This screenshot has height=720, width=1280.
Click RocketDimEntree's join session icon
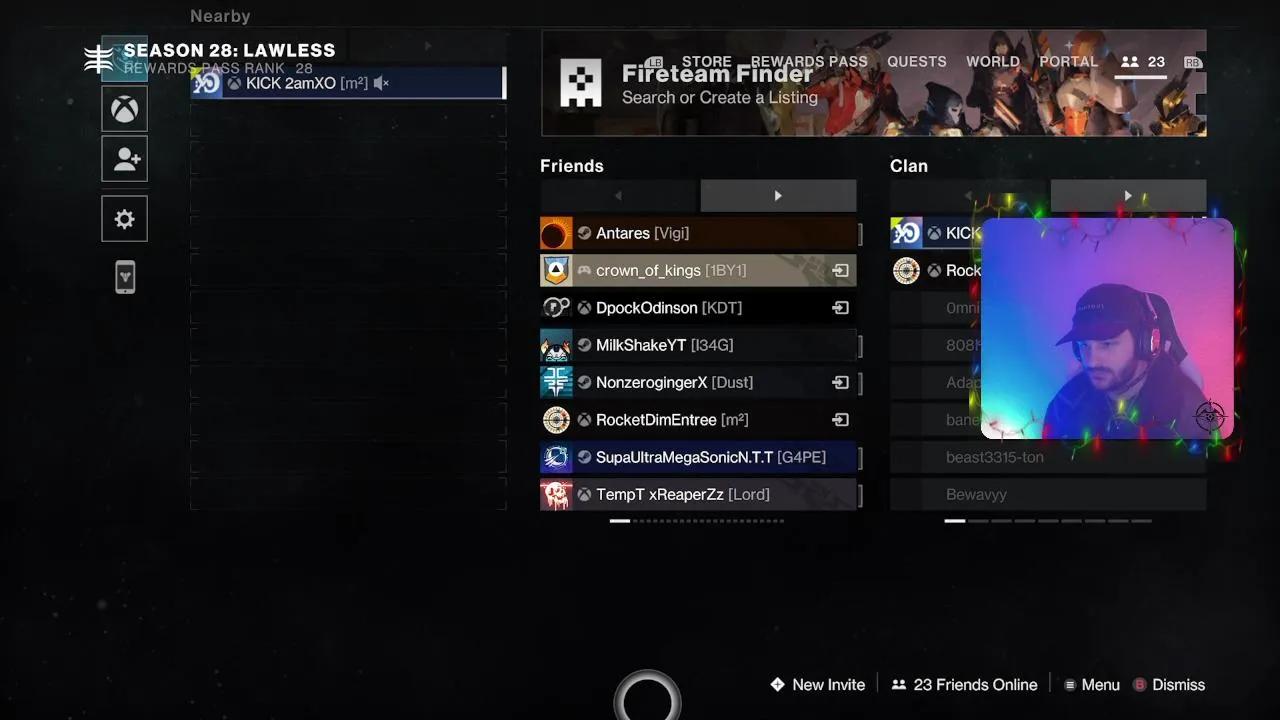click(839, 420)
